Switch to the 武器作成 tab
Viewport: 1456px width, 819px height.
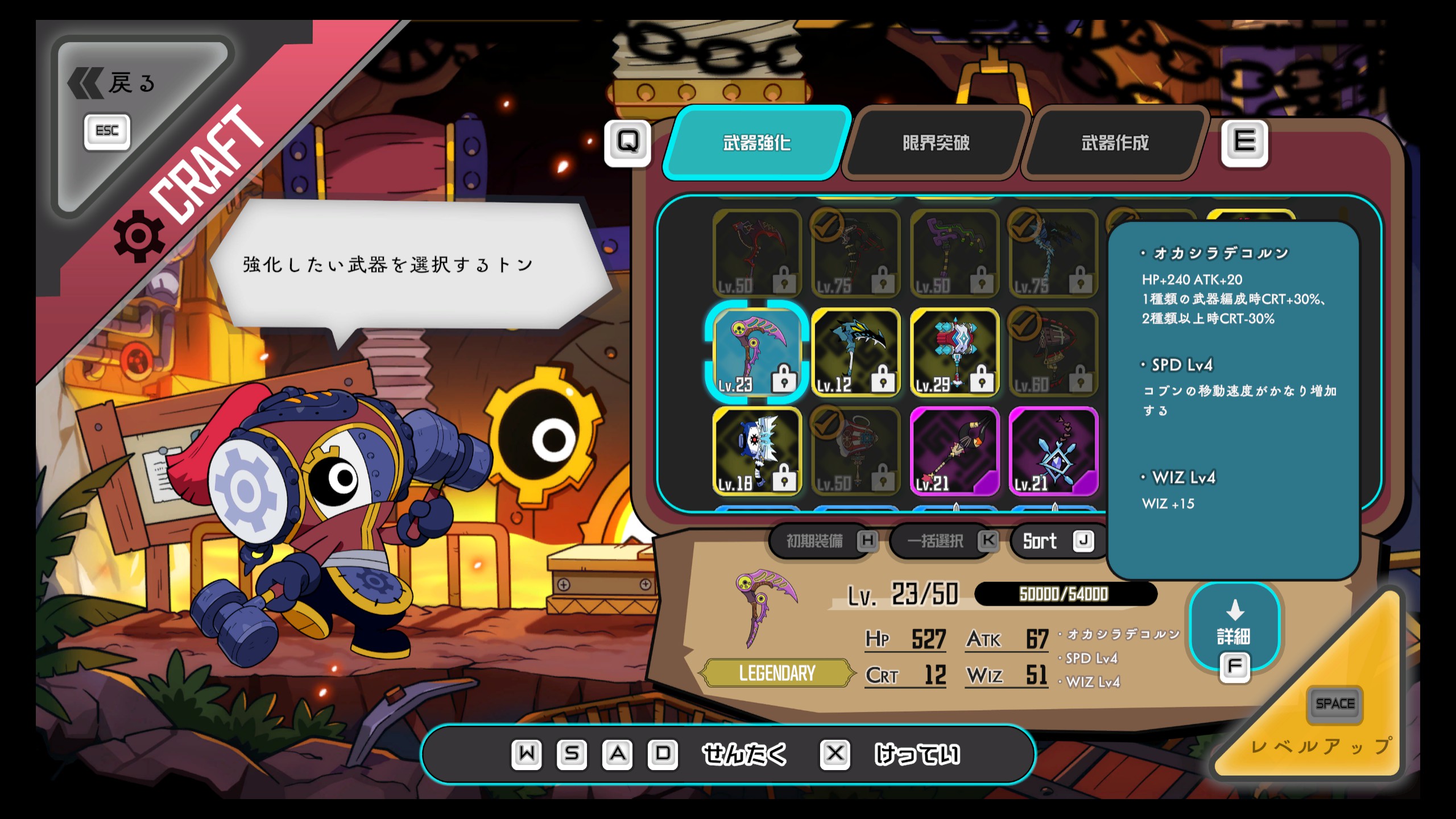(x=1115, y=143)
